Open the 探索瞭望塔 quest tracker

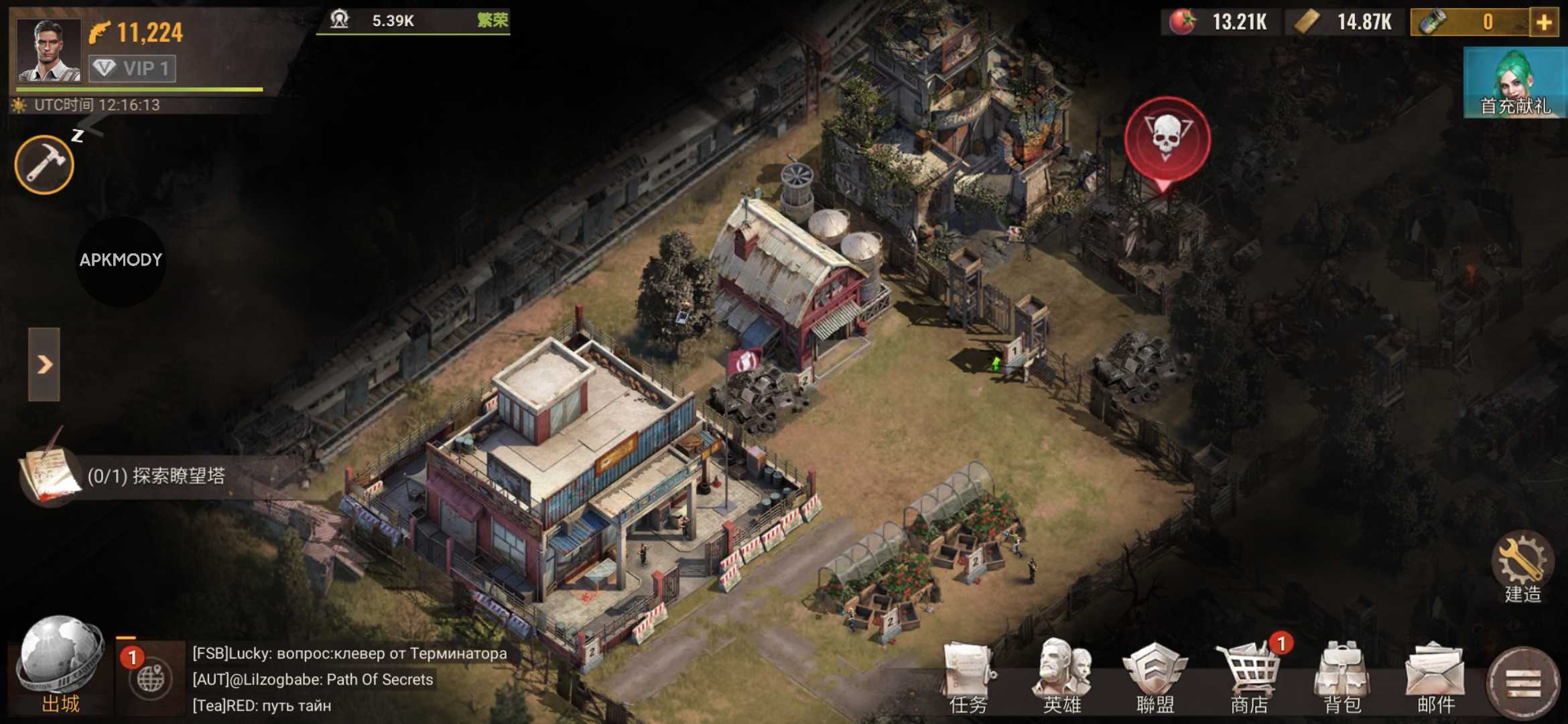tap(155, 476)
